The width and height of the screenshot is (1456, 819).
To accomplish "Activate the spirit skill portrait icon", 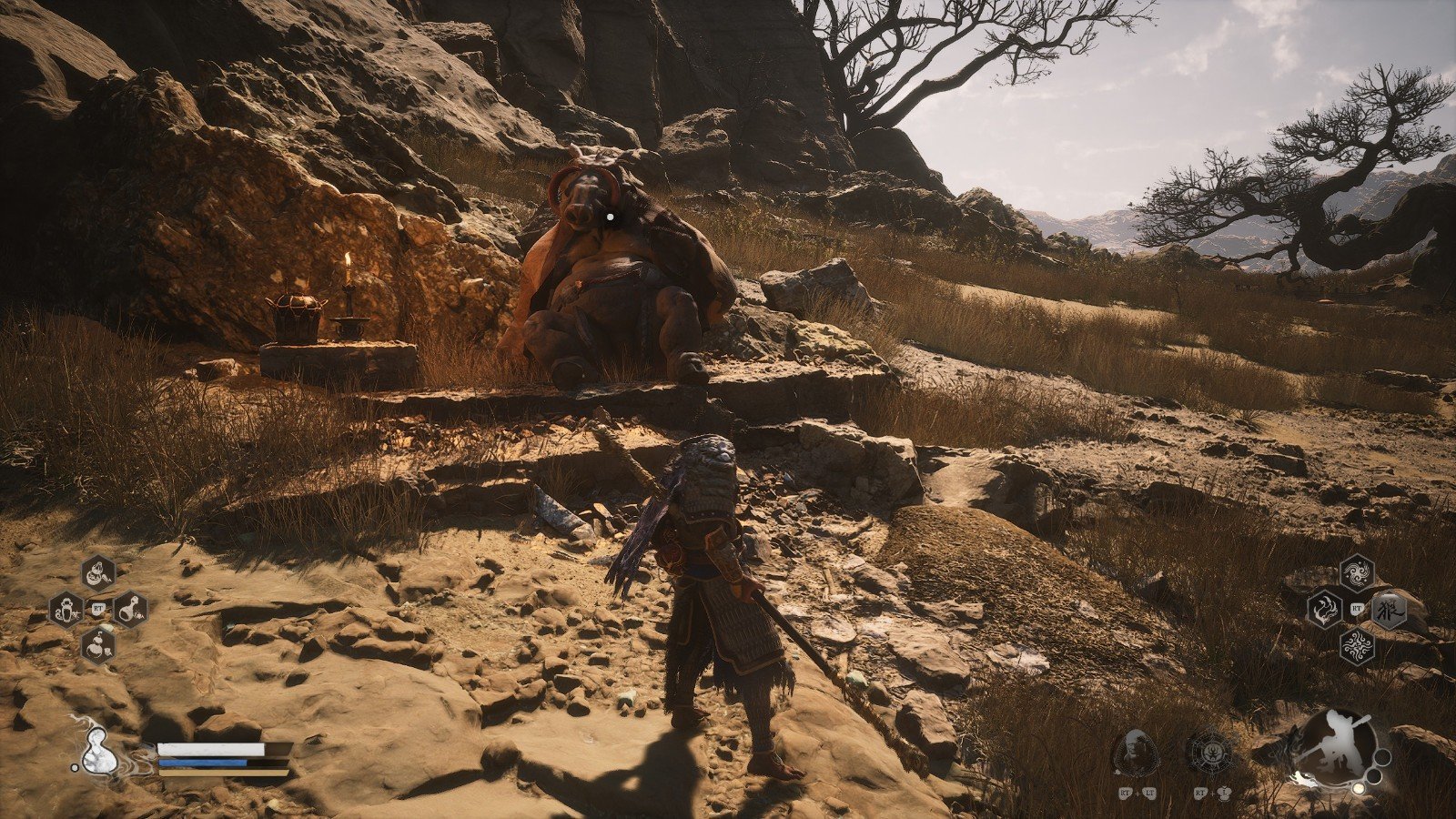I will pos(1136,753).
